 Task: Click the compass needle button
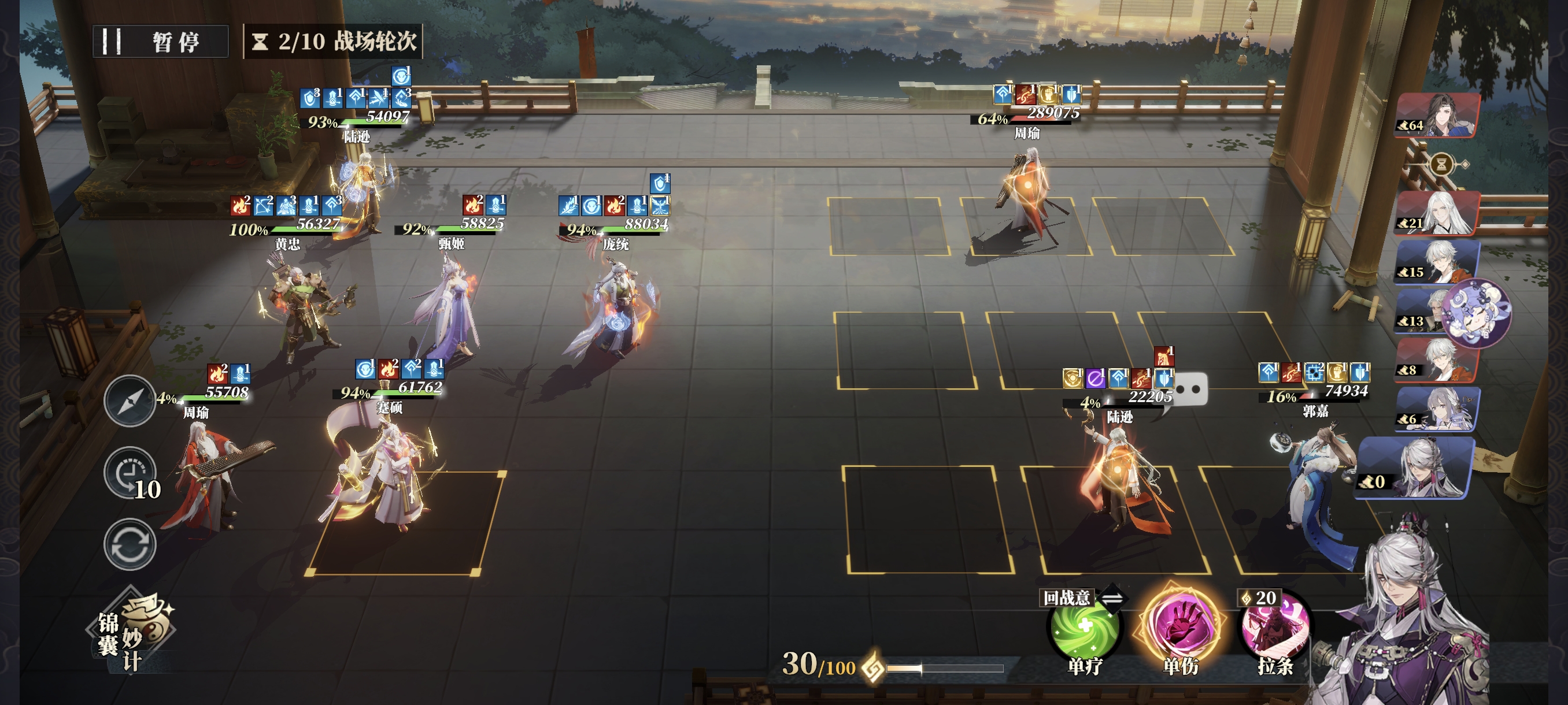tap(129, 401)
